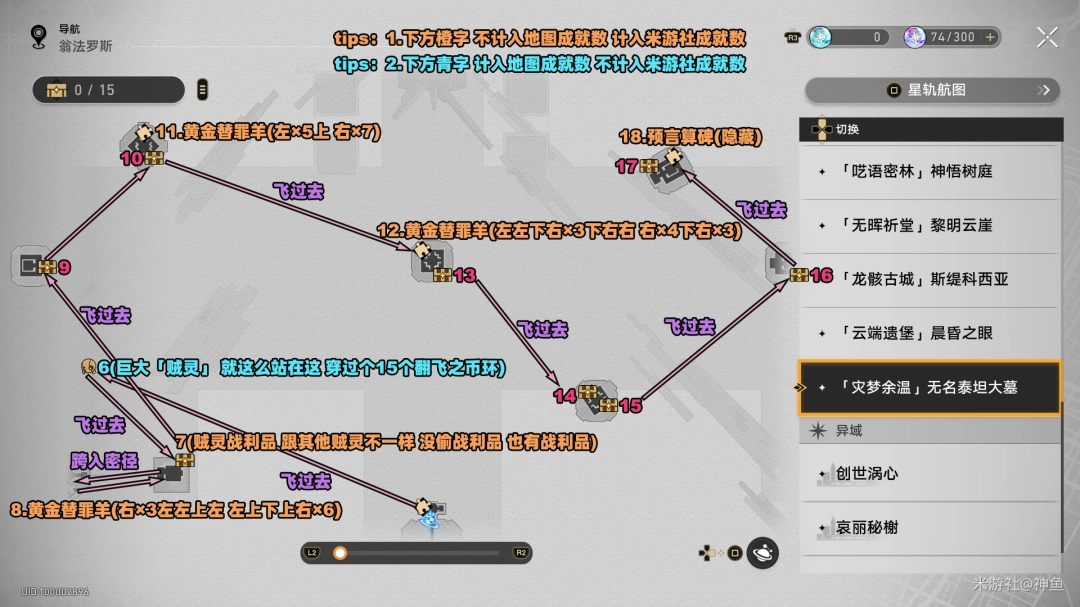Image resolution: width=1080 pixels, height=607 pixels.
Task: Click the map zoom slider handle
Action: click(x=340, y=552)
